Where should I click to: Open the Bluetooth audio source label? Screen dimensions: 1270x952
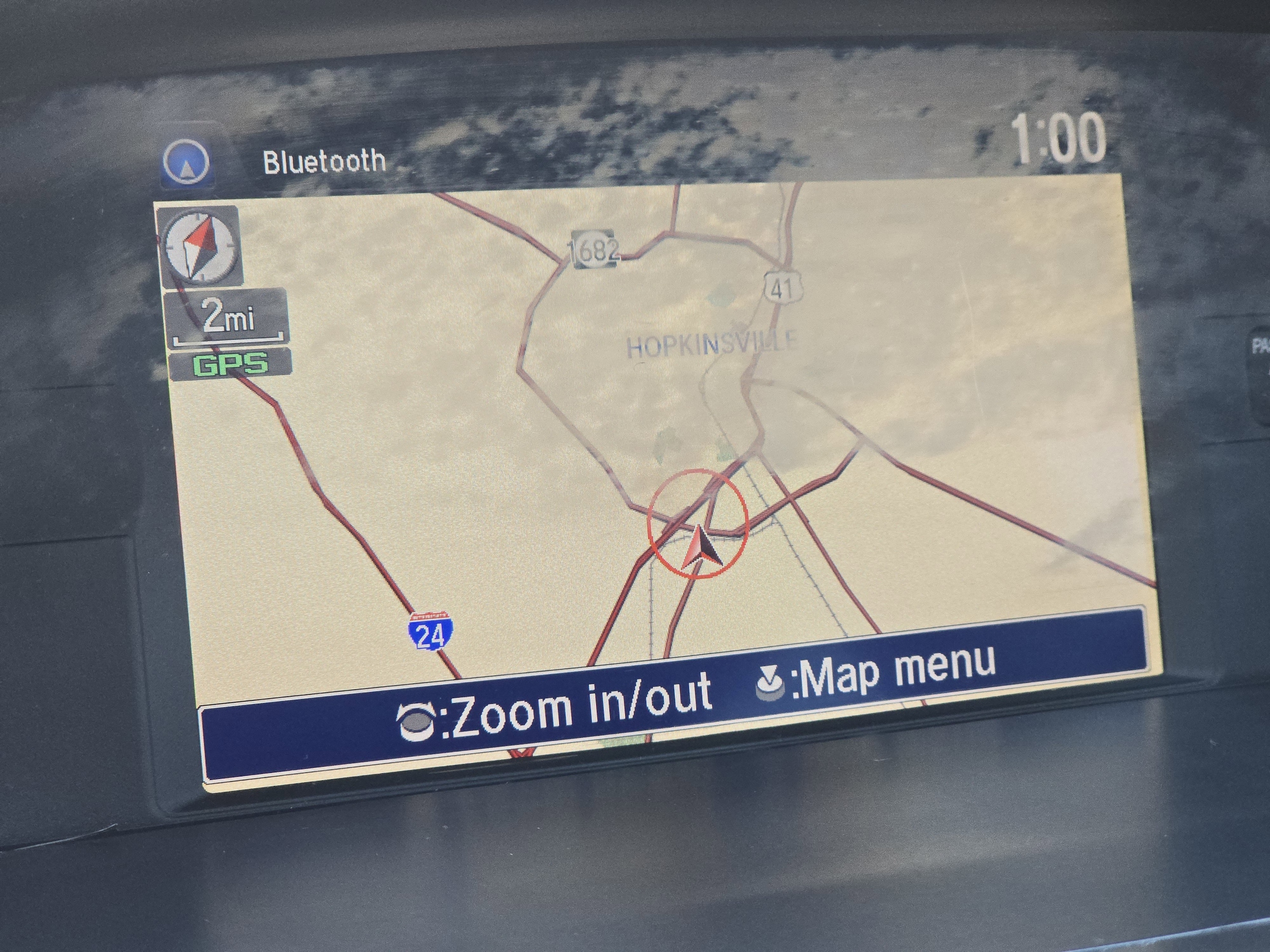324,161
